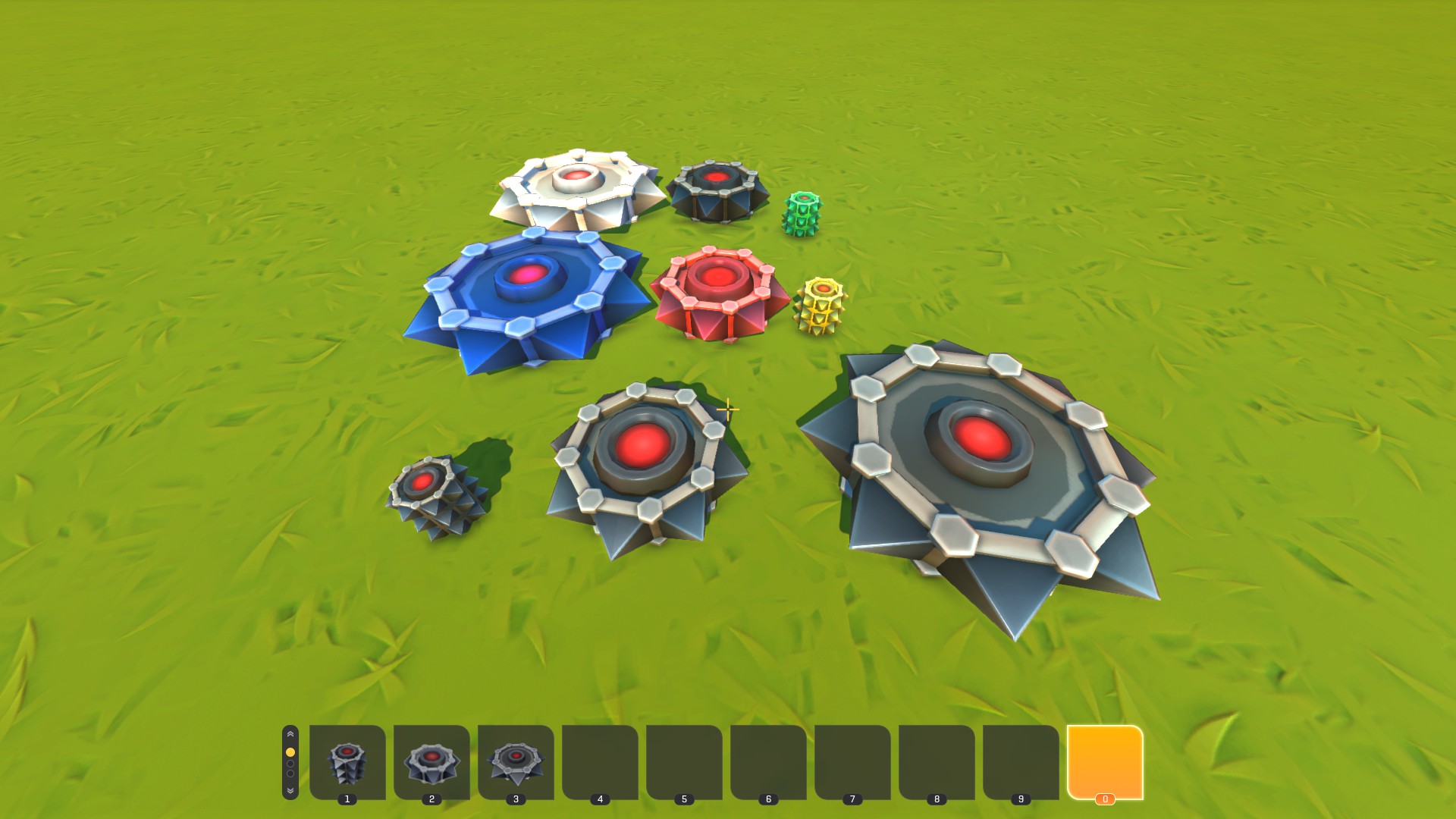Click the hotbar page up arrow
The height and width of the screenshot is (819, 1456).
click(290, 735)
